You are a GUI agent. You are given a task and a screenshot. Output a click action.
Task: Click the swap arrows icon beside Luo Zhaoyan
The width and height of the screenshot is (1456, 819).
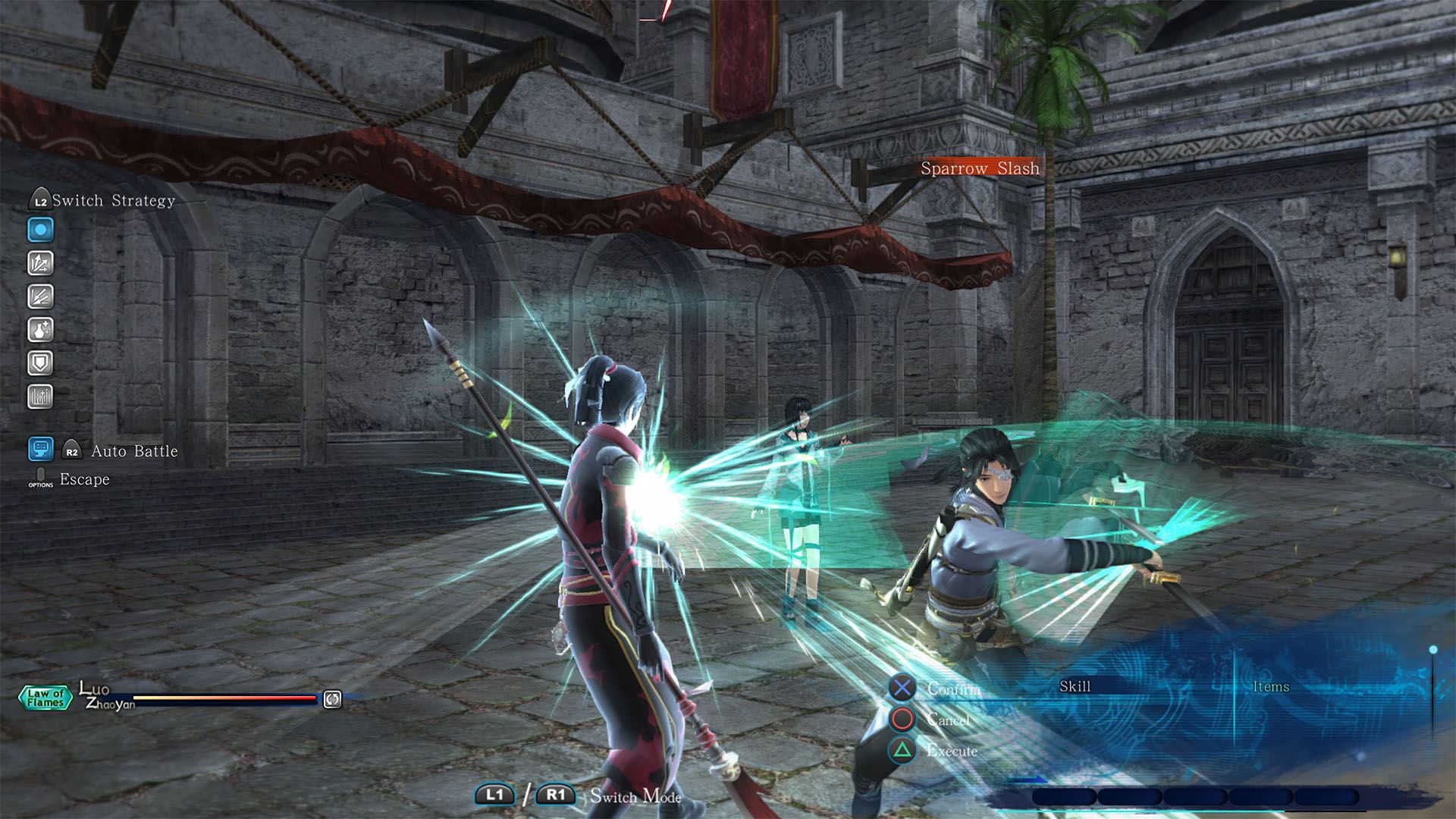[332, 699]
